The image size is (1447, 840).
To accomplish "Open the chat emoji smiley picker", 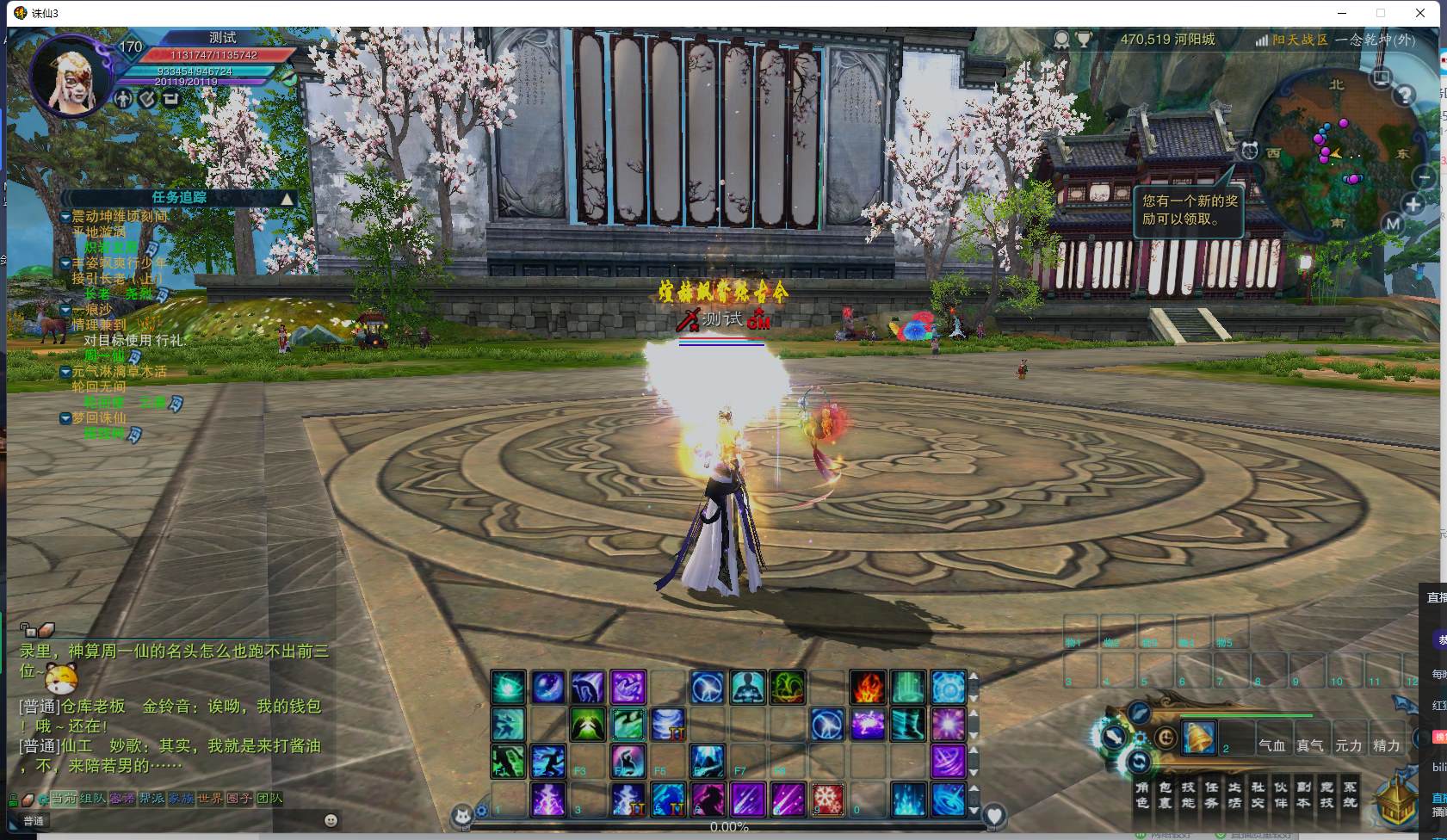I will point(331,820).
